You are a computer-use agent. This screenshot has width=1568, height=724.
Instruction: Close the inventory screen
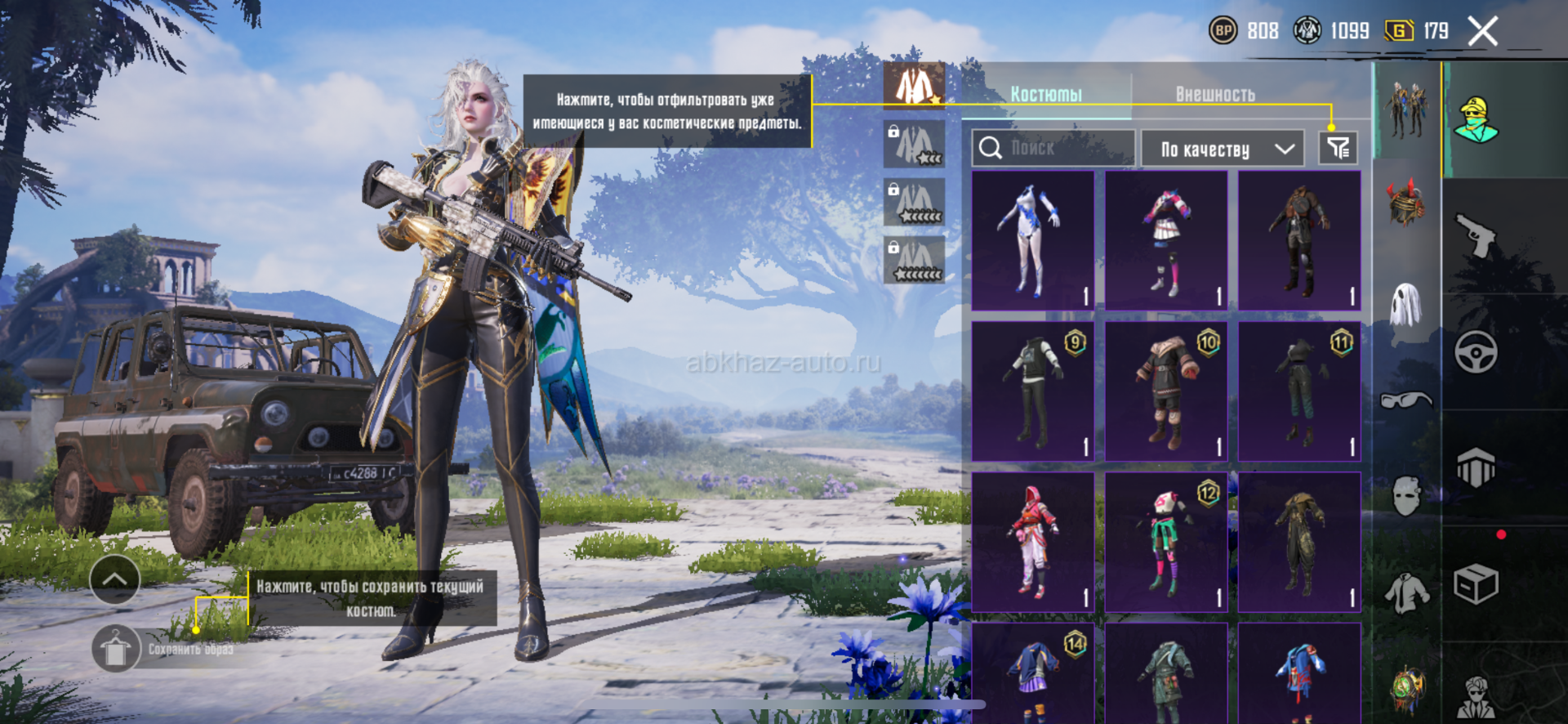[x=1482, y=32]
